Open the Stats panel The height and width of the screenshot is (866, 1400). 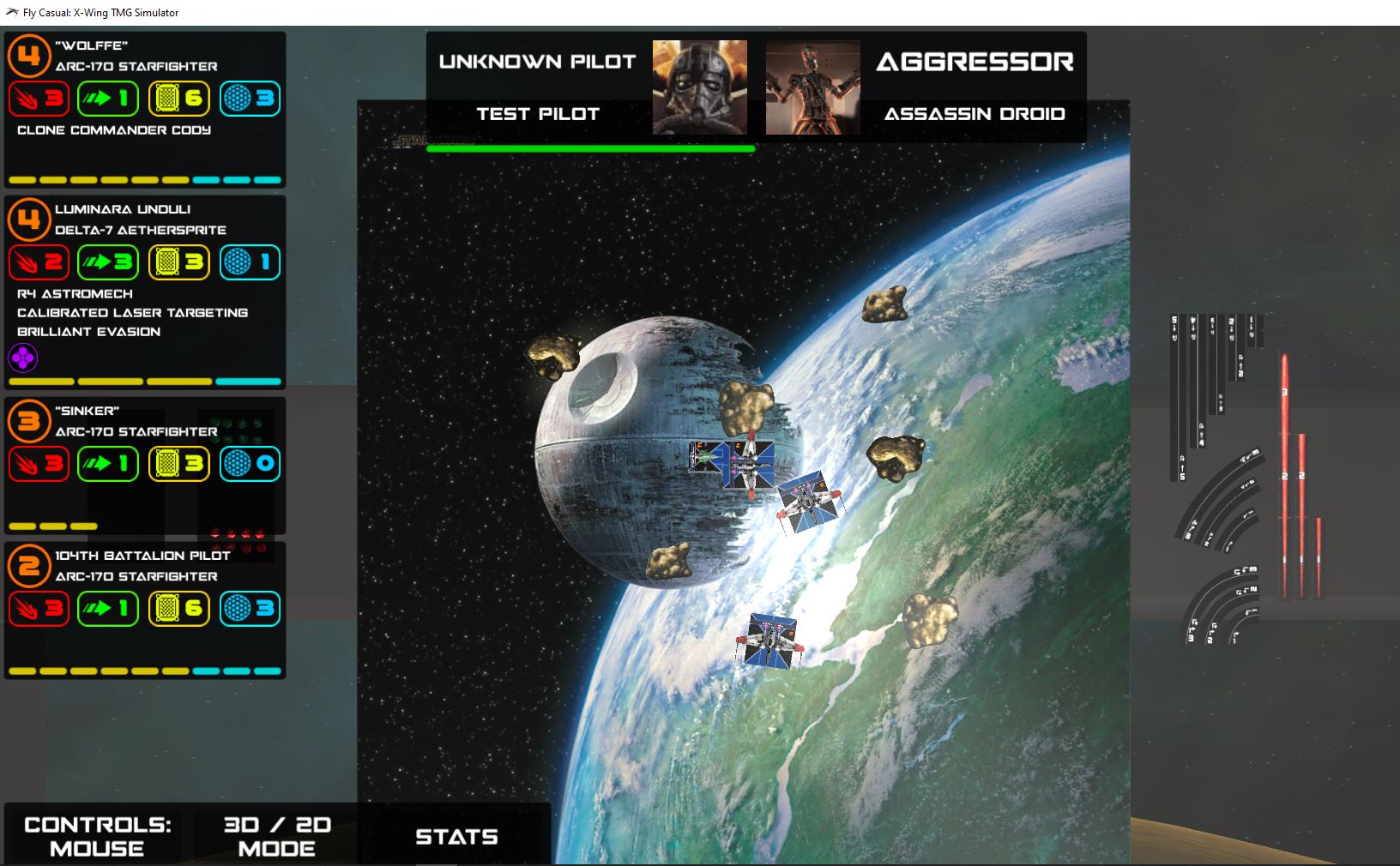click(456, 836)
